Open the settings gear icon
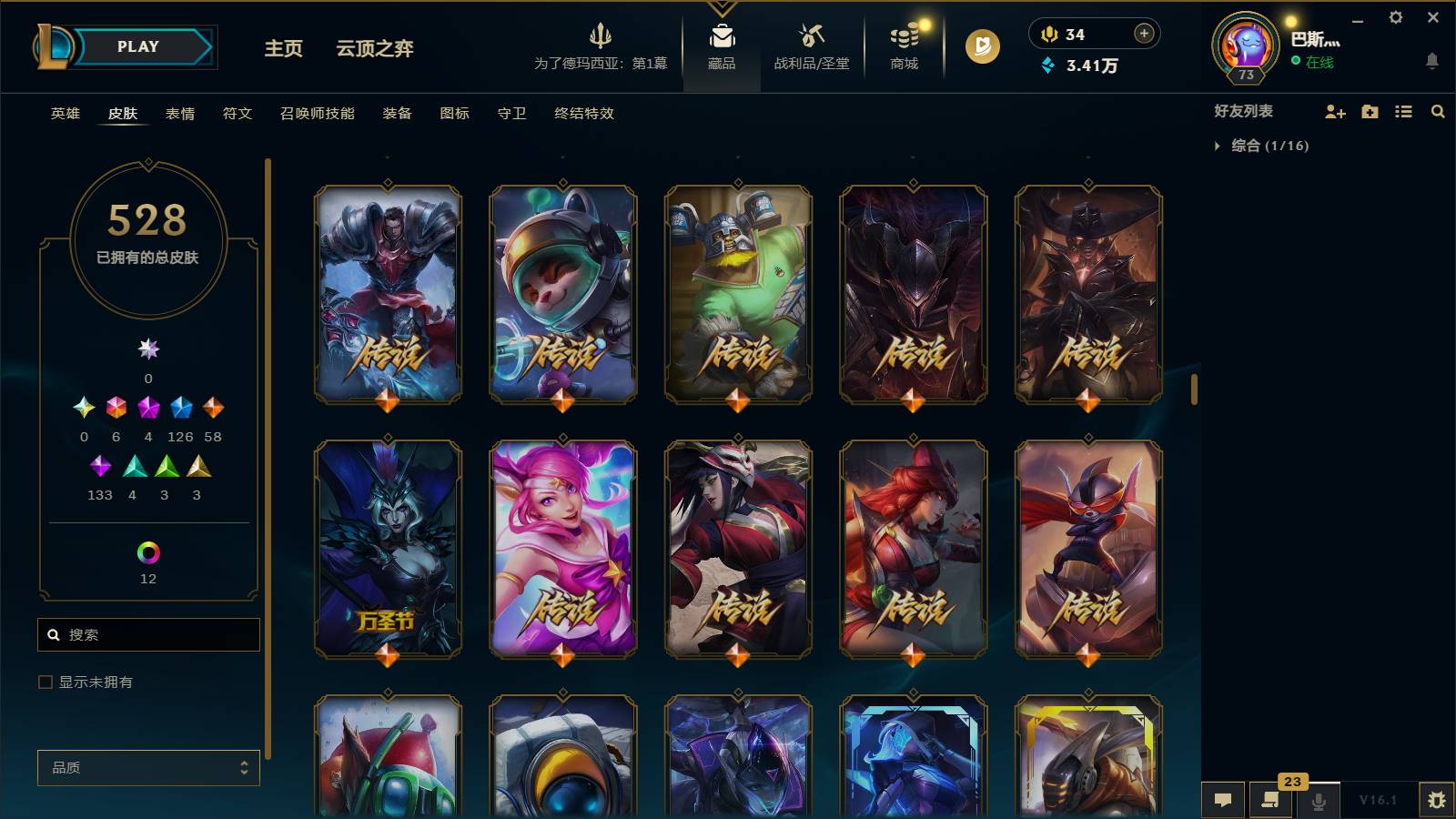Screen dimensions: 1456x819 pyautogui.click(x=1397, y=16)
